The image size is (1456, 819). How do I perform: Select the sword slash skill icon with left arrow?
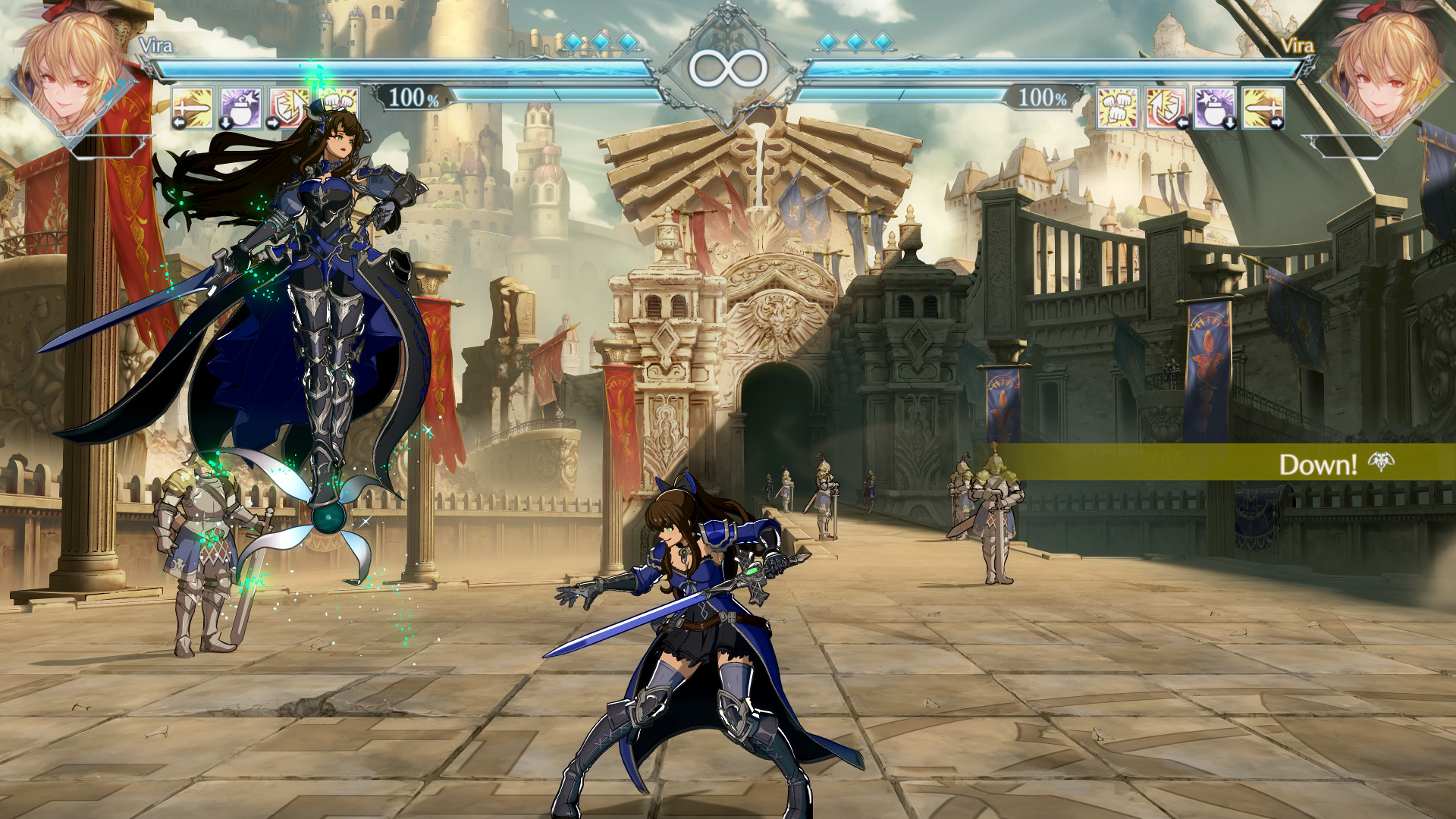[x=193, y=108]
